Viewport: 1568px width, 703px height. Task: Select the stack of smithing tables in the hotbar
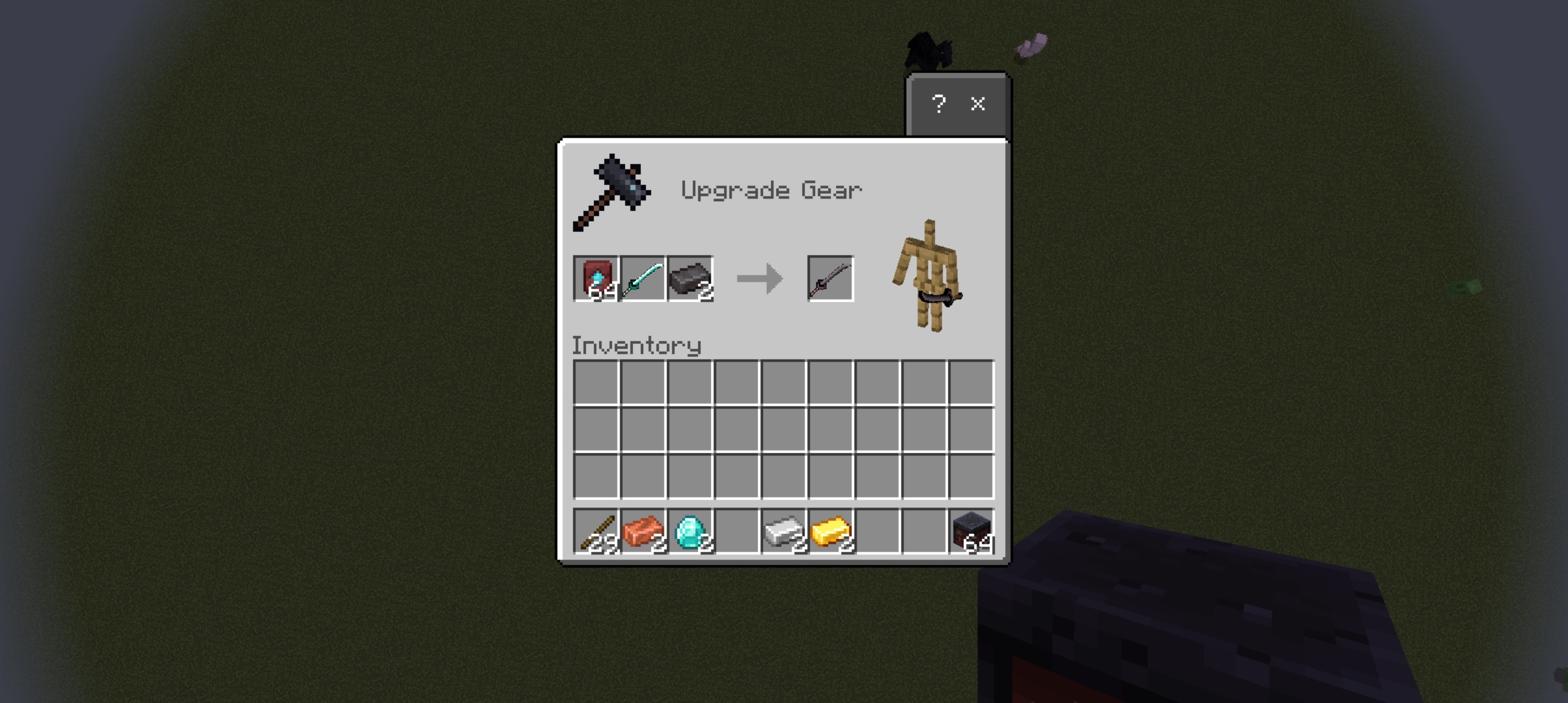pos(972,532)
